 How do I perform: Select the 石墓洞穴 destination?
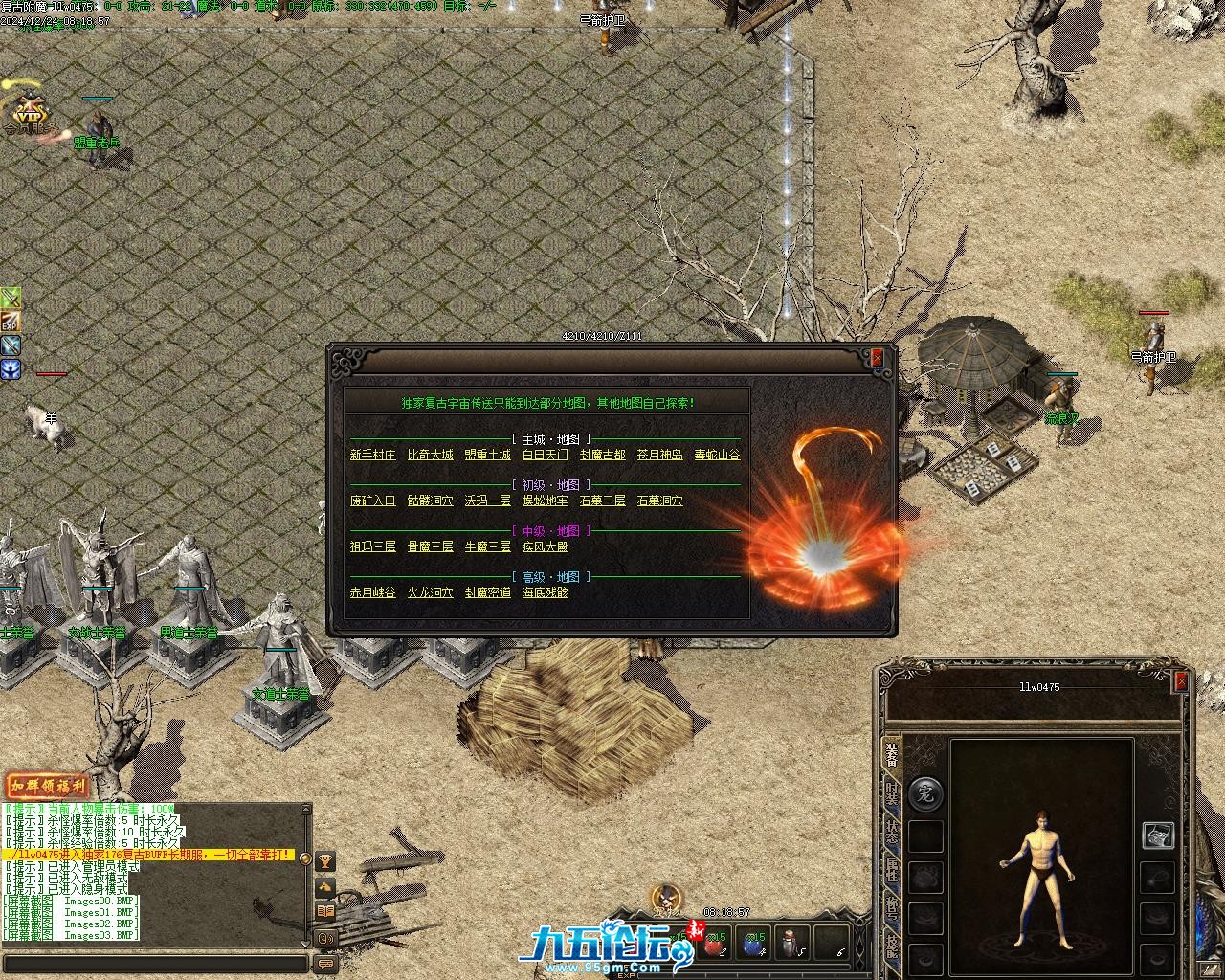click(x=659, y=501)
